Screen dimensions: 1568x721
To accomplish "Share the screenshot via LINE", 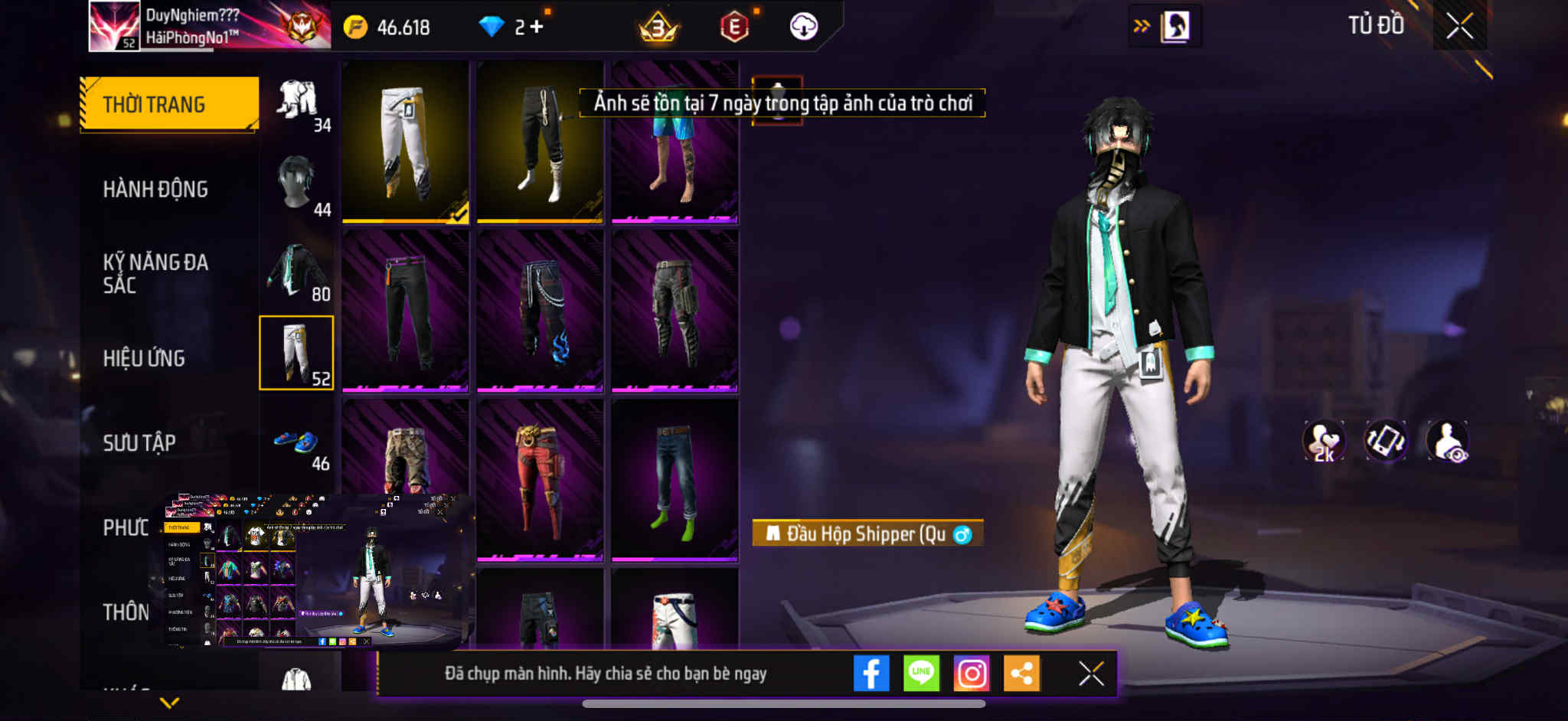I will point(921,674).
